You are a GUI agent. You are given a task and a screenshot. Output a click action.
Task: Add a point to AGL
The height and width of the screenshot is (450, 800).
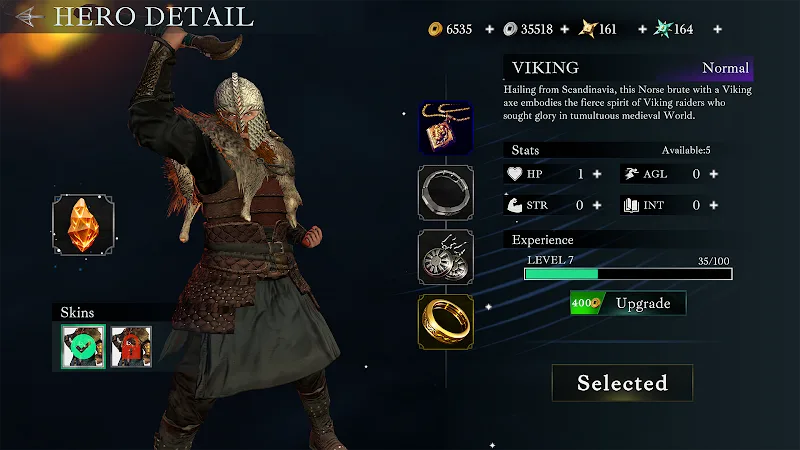click(x=713, y=174)
